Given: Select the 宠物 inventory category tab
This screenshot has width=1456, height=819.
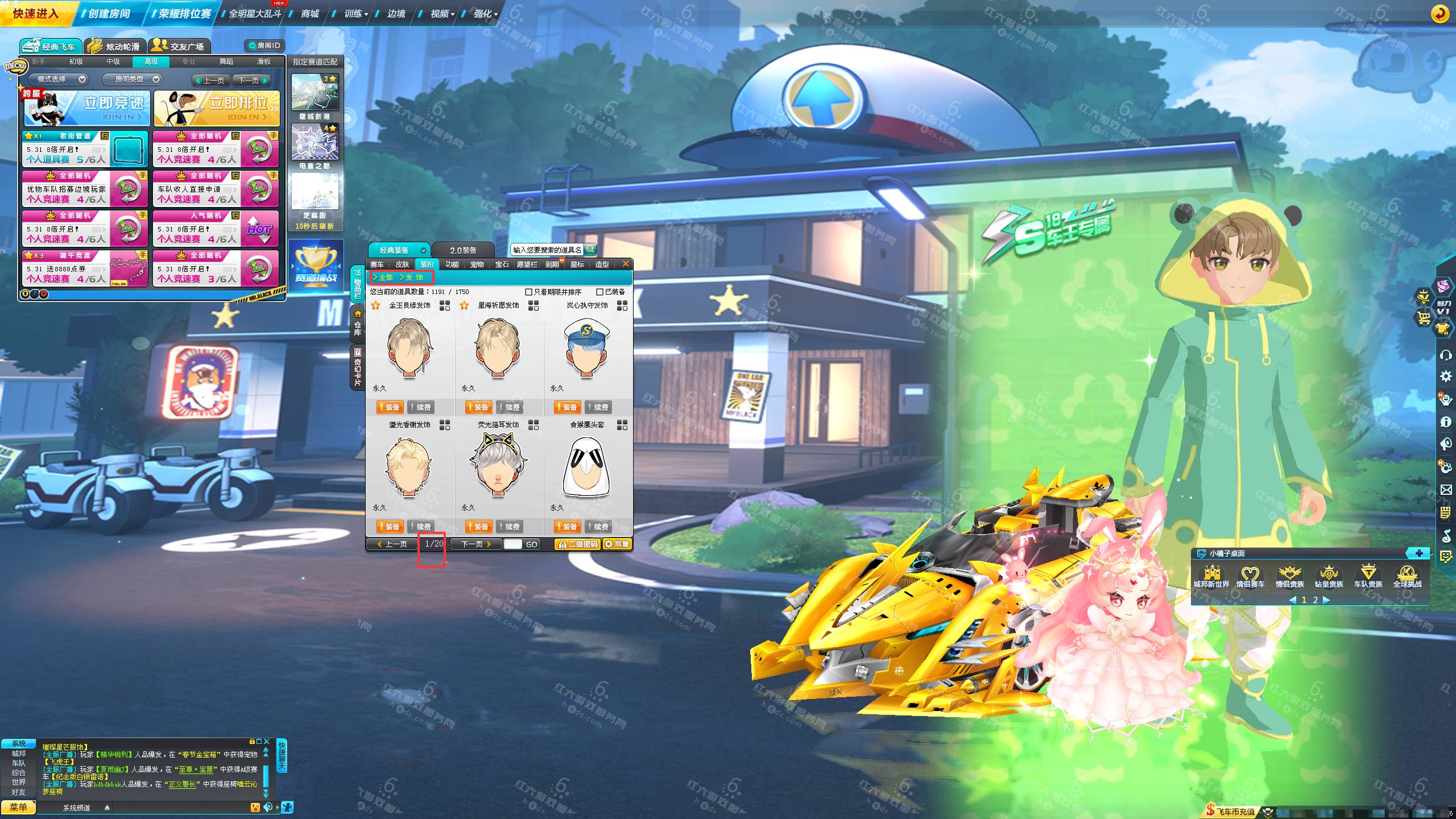Looking at the screenshot, I should [477, 264].
